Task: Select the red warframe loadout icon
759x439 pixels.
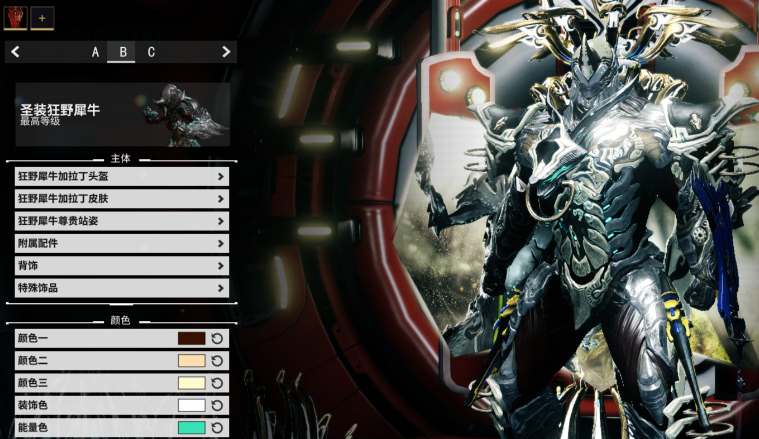Action: (x=16, y=17)
